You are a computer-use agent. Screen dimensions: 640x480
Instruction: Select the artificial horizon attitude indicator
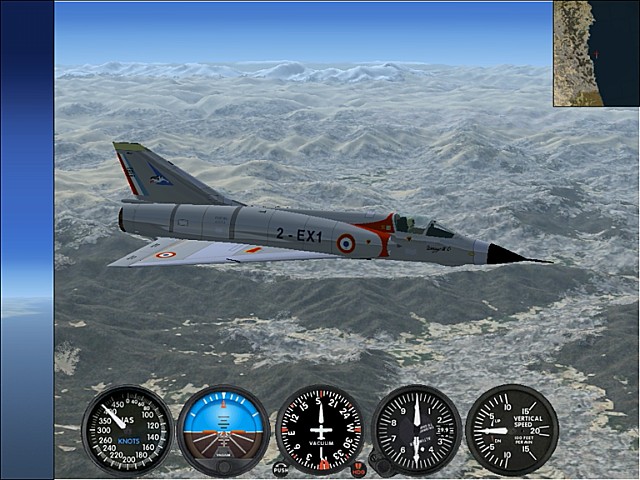pos(223,431)
